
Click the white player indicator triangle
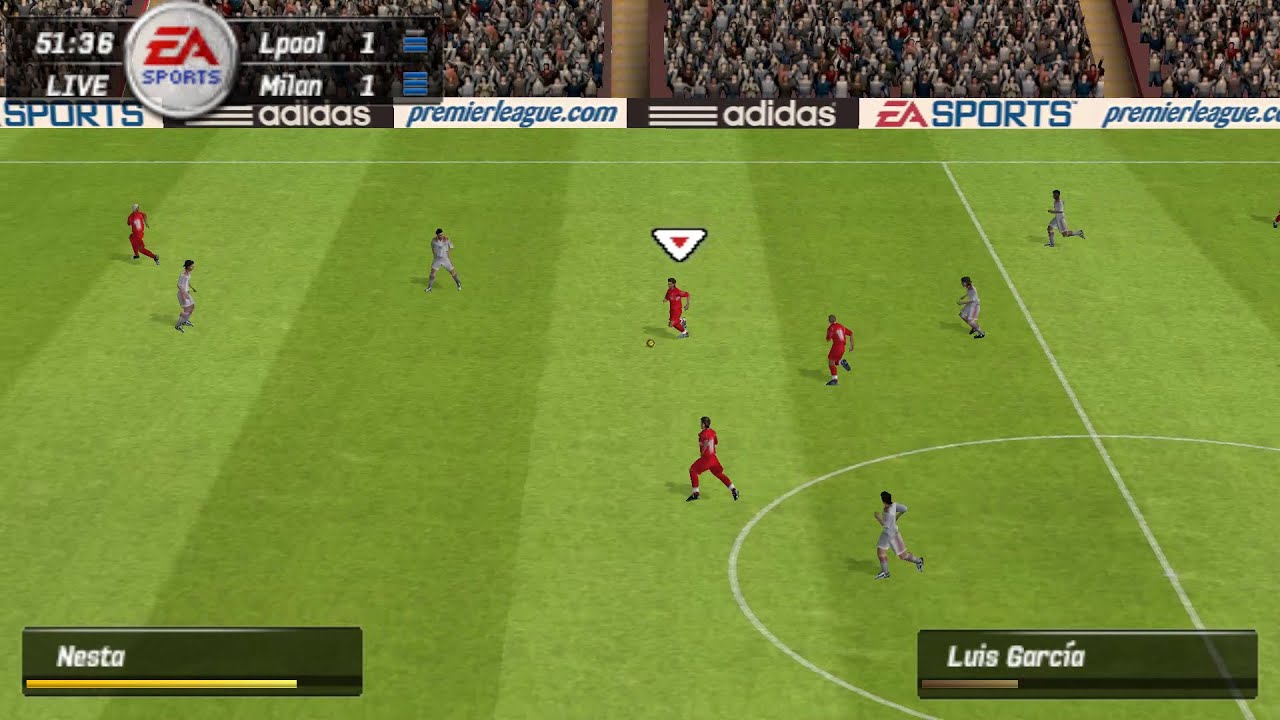click(678, 240)
